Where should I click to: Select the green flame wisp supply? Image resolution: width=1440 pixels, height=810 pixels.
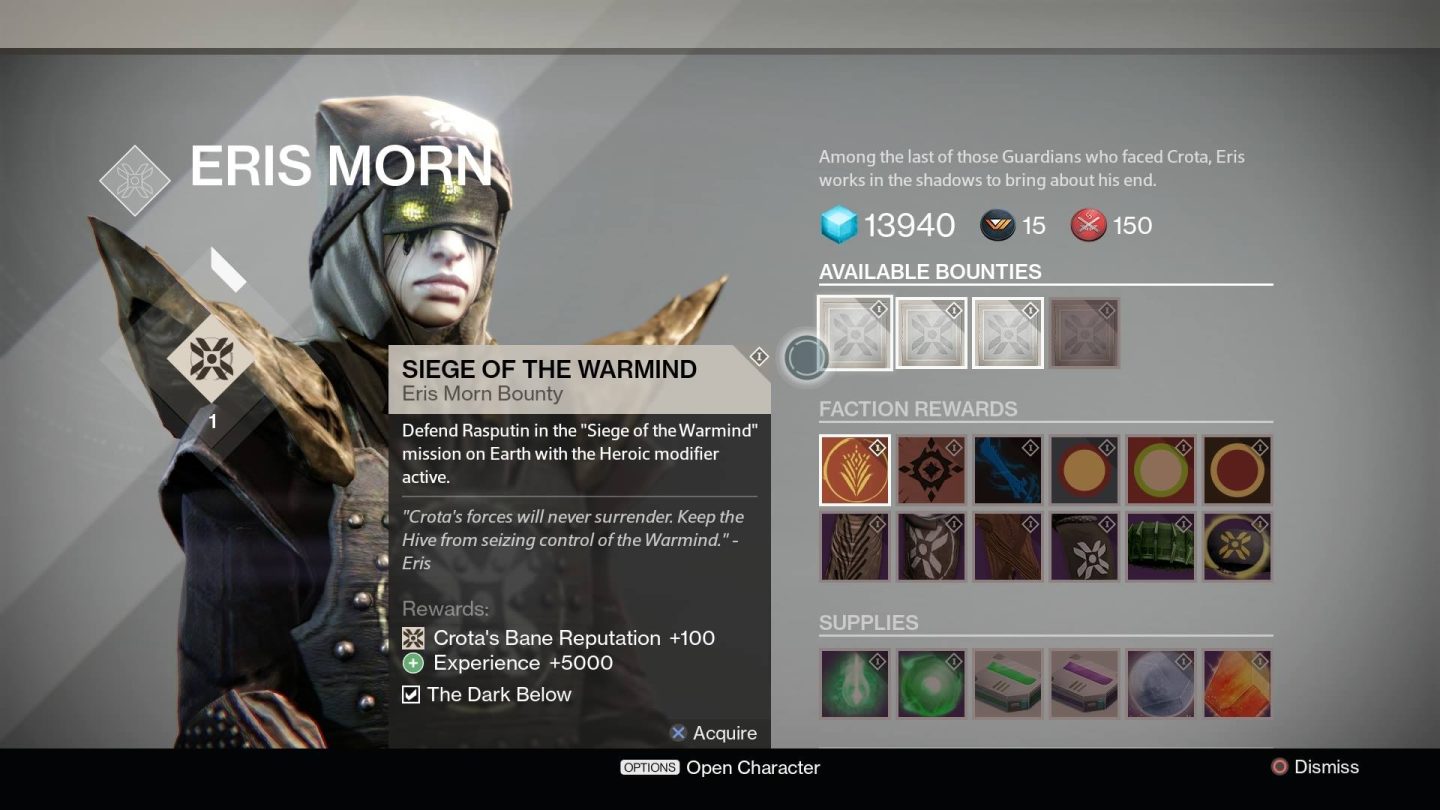tap(854, 684)
